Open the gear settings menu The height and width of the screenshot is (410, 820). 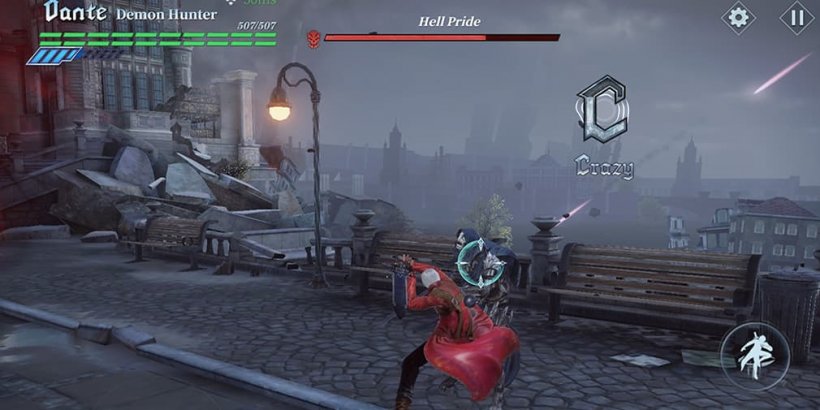pos(739,17)
